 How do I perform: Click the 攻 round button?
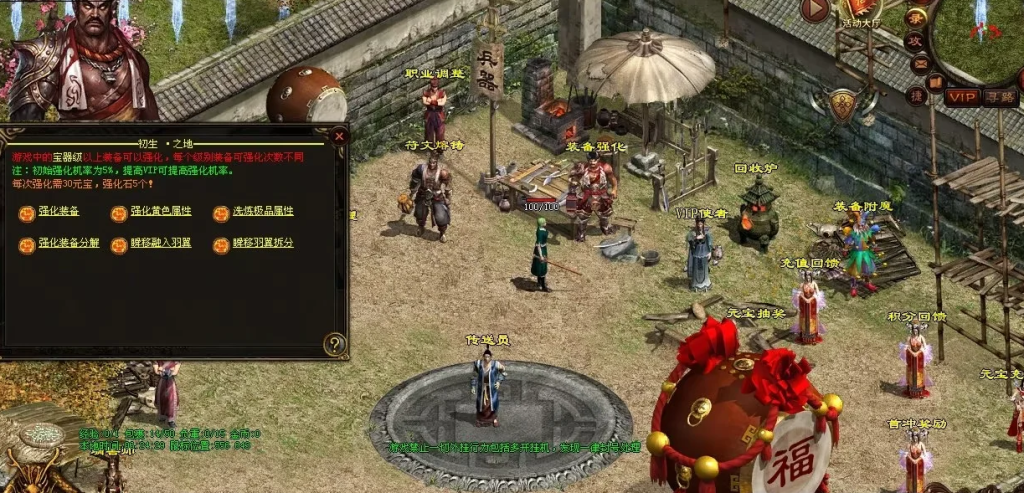pos(914,41)
